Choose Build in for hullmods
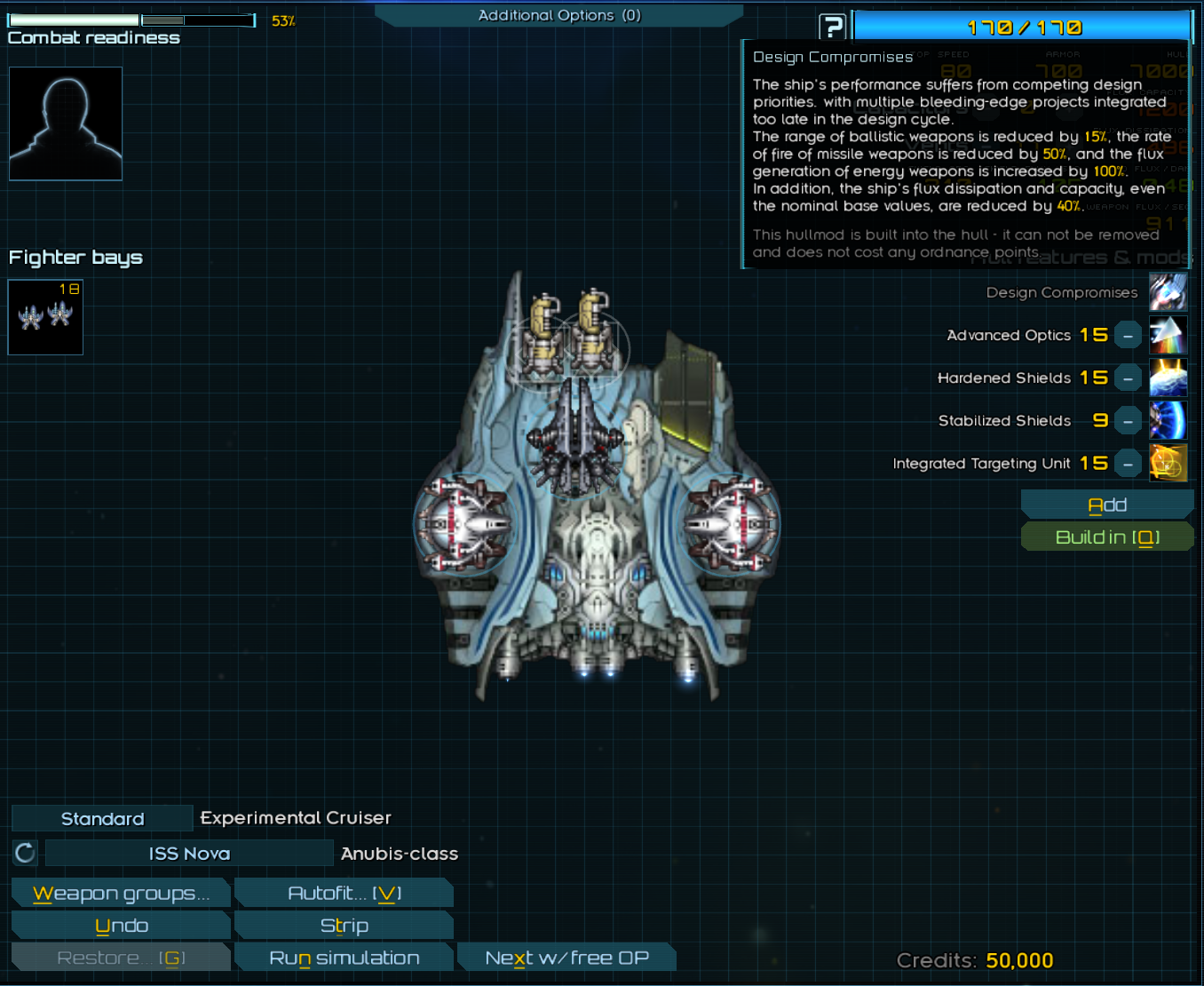The height and width of the screenshot is (986, 1204). coord(1106,537)
